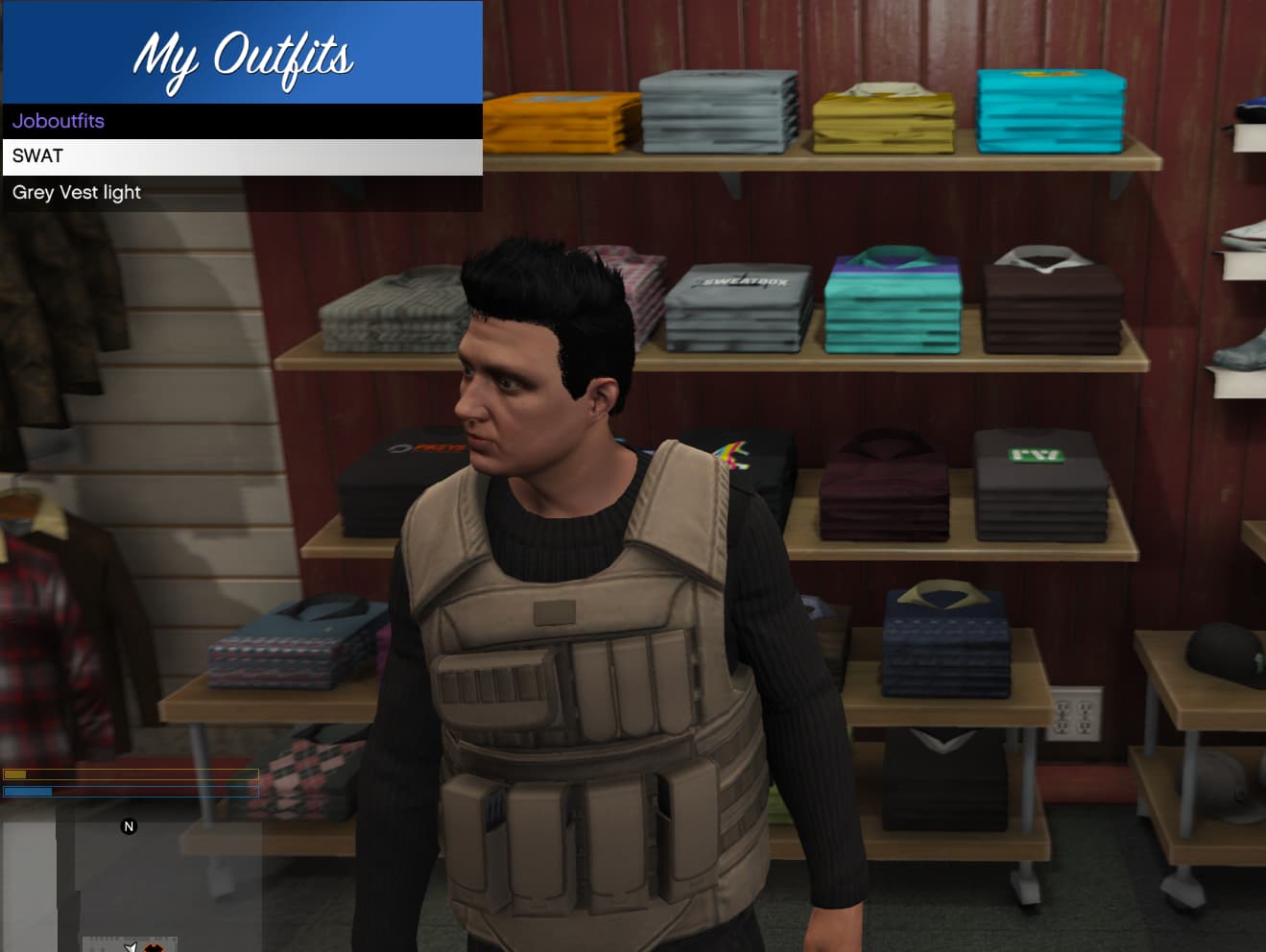
Task: Select the teal shirt pile on the top shelf
Action: click(1051, 110)
